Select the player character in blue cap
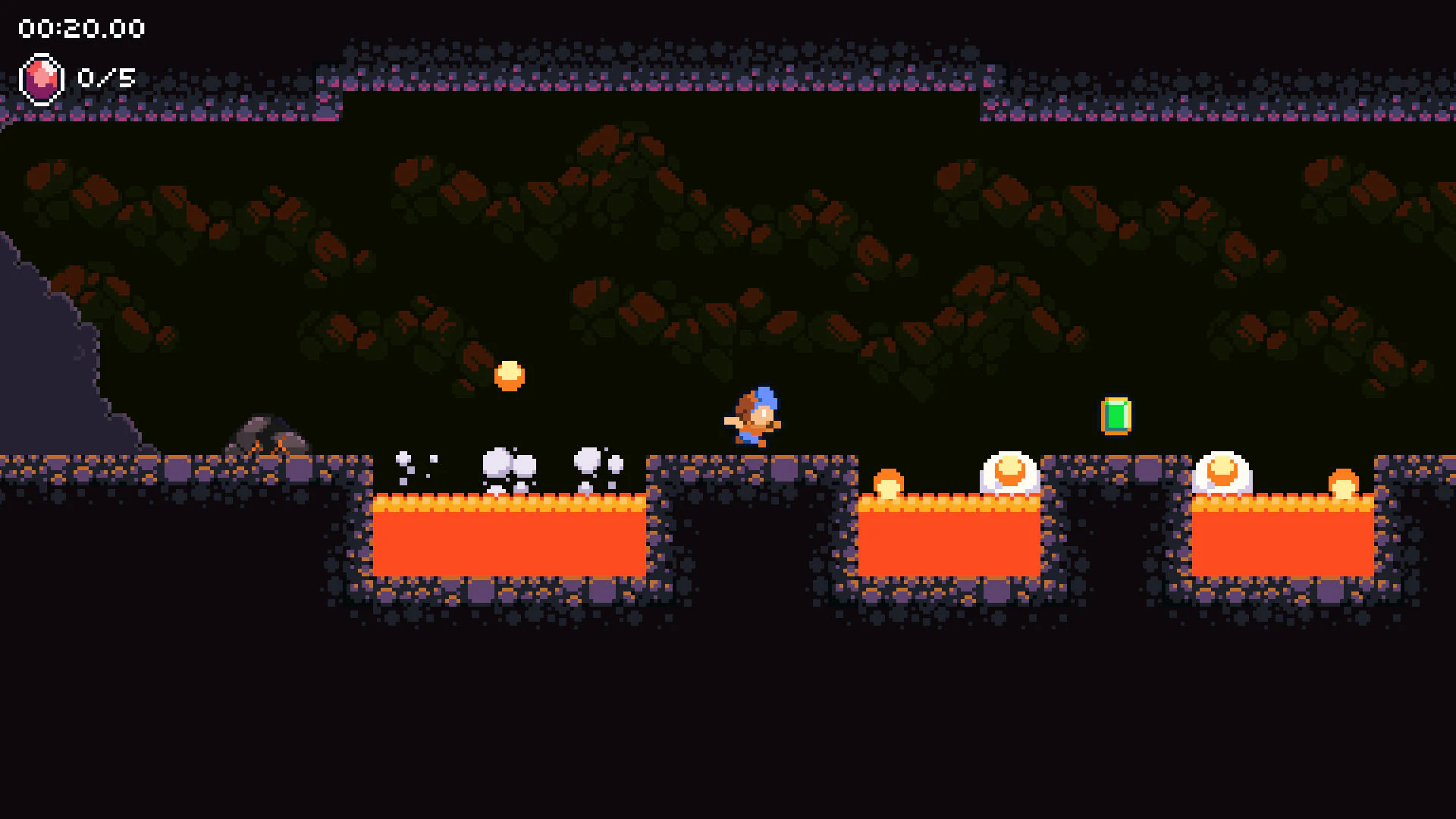1456x819 pixels. pyautogui.click(x=756, y=413)
